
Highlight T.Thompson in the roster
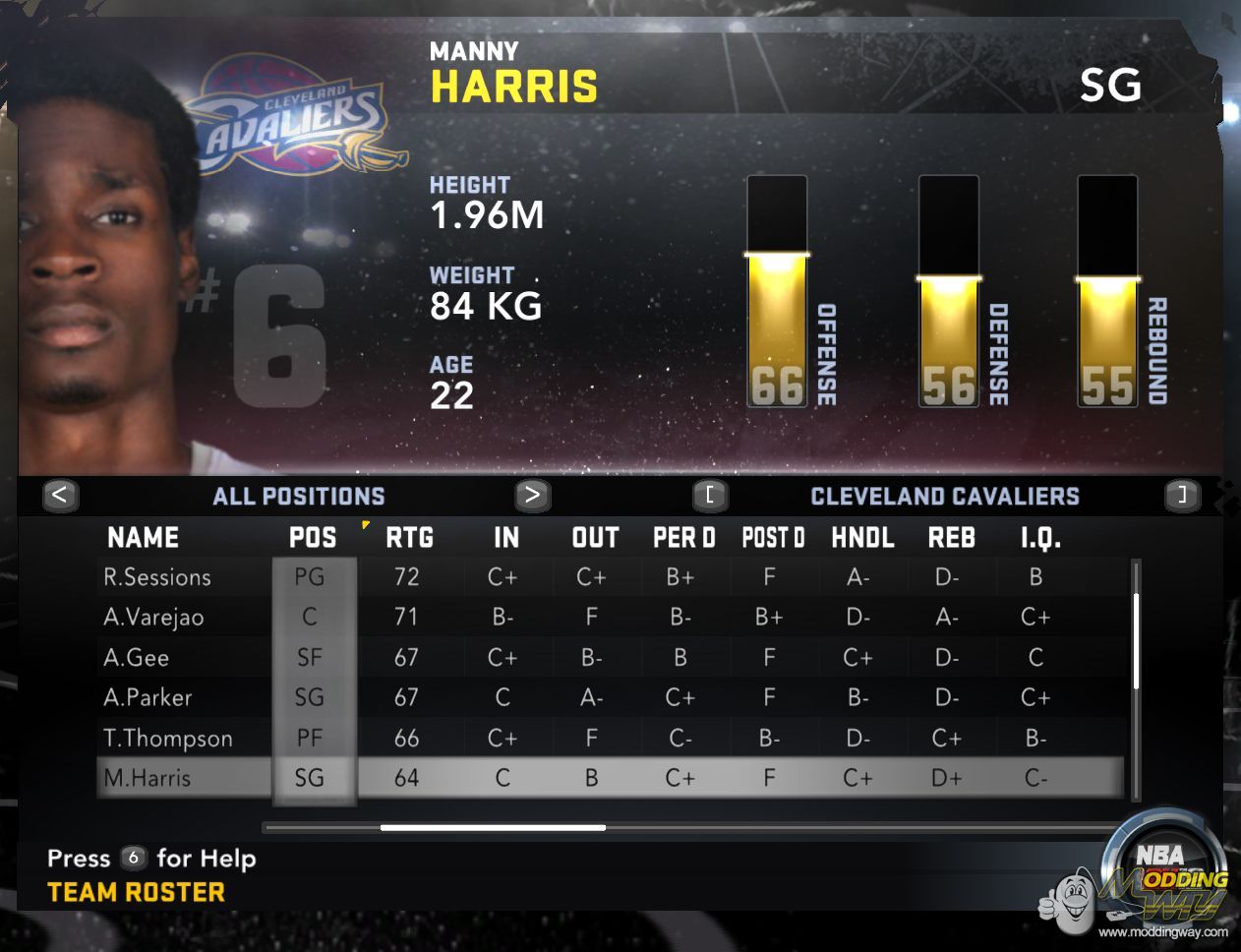click(x=168, y=739)
